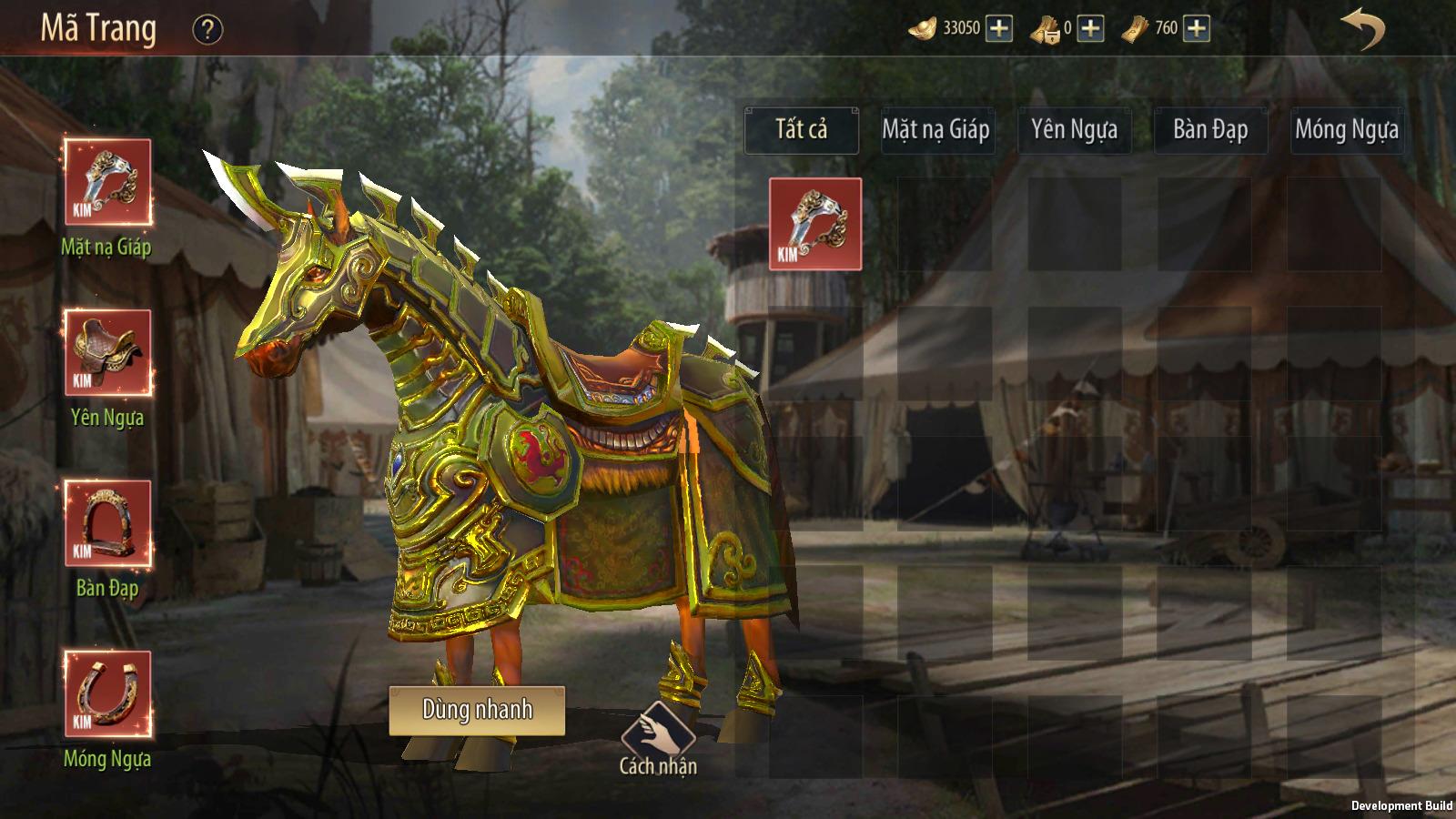The image size is (1456, 819).
Task: Add more tickets with plus button
Action: click(x=1197, y=28)
